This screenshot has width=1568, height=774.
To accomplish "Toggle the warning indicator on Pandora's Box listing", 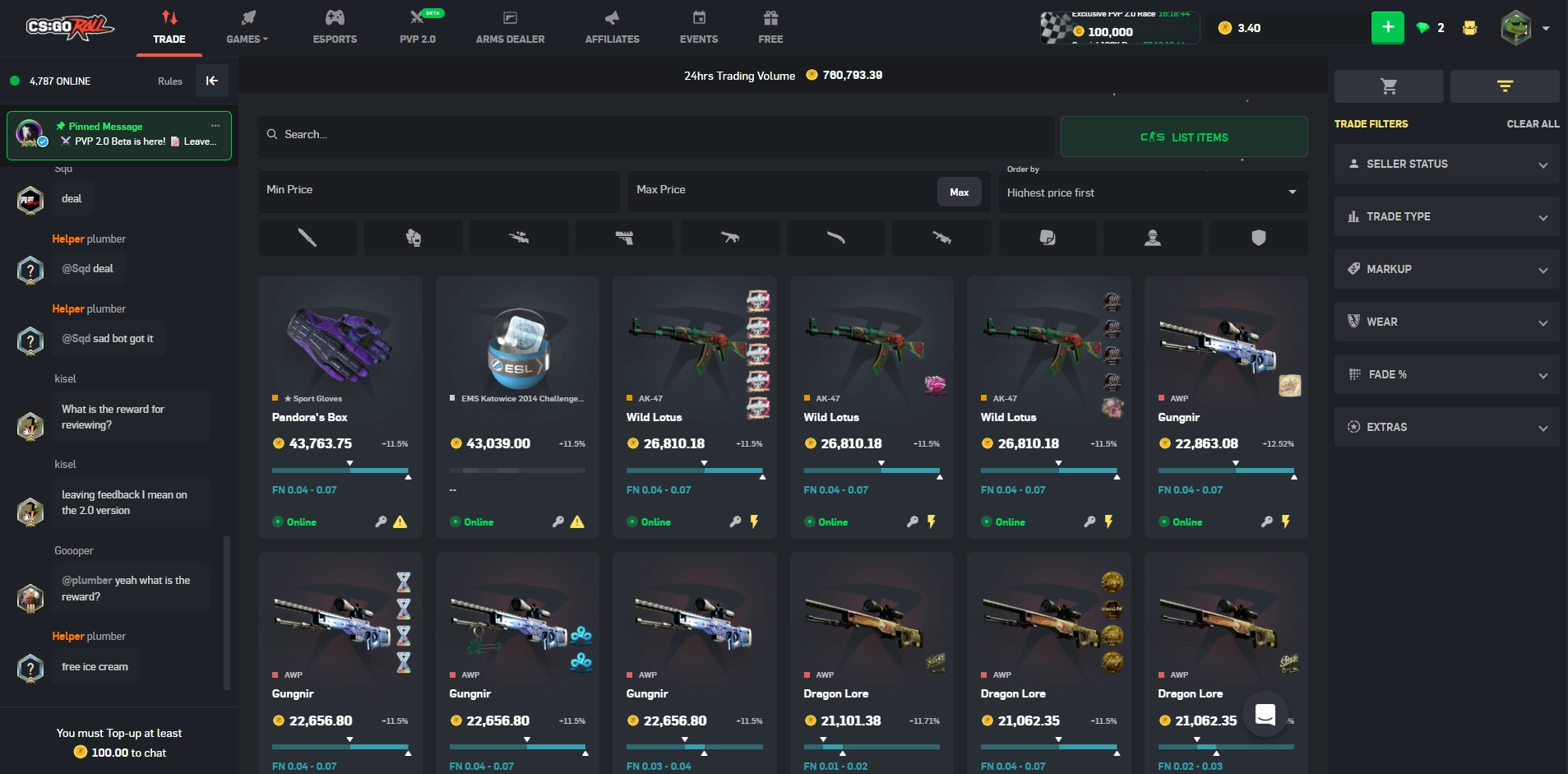I will [x=400, y=521].
